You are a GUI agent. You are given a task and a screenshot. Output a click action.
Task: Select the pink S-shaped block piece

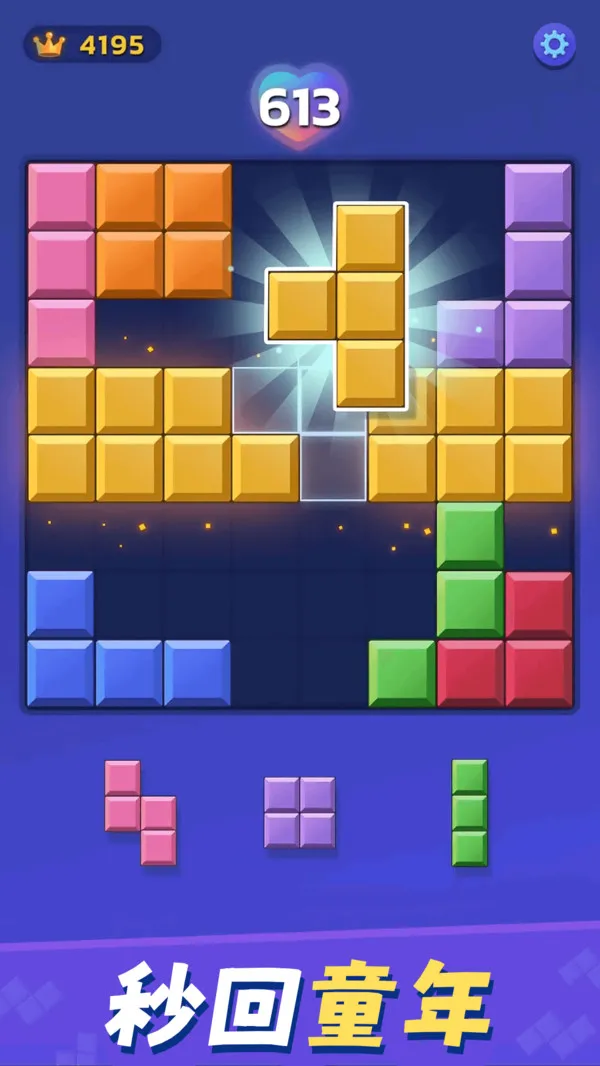click(140, 813)
